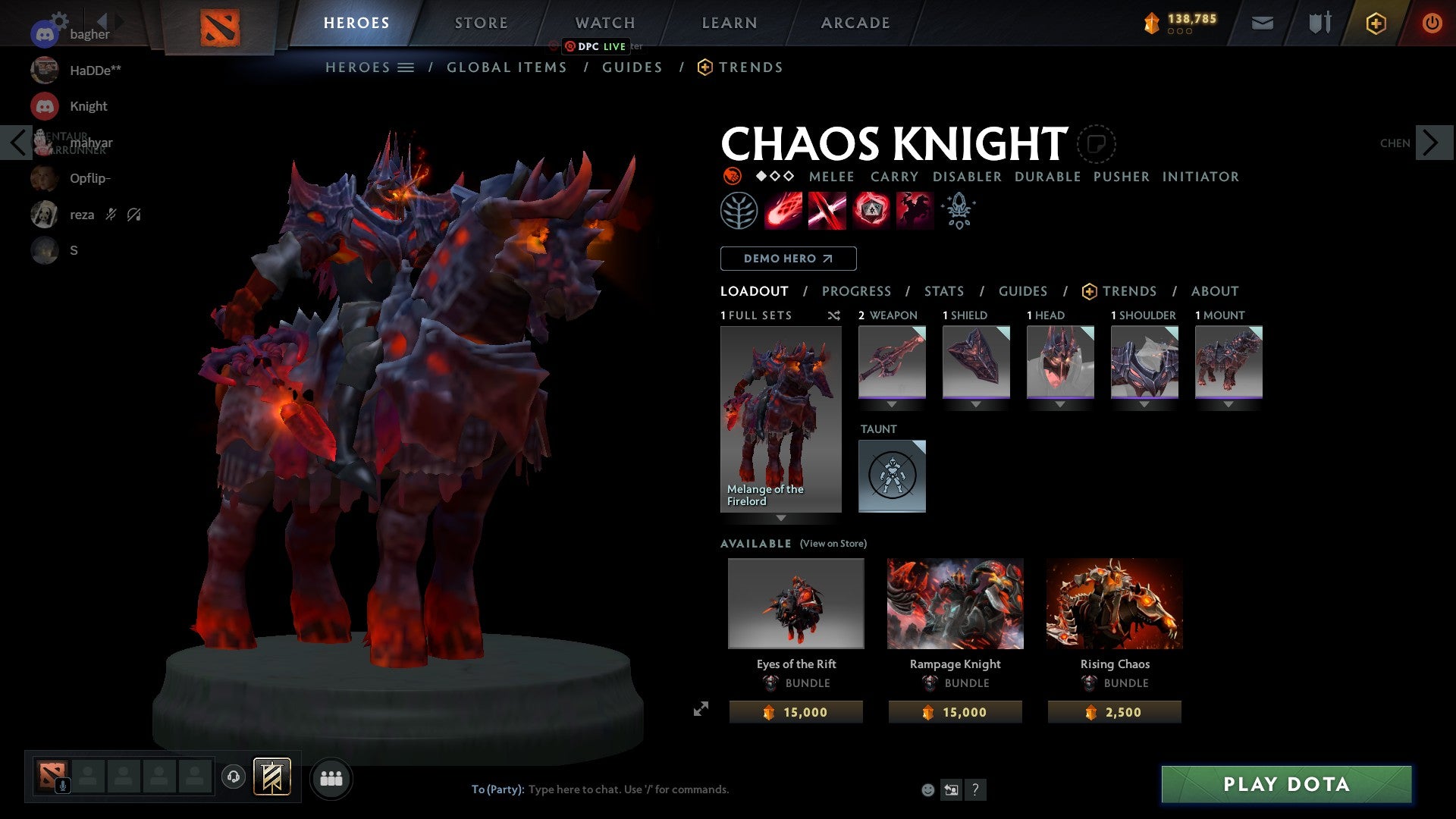Viewport: 1456px width, 819px height.
Task: Click the DEMO HERO button
Action: point(787,258)
